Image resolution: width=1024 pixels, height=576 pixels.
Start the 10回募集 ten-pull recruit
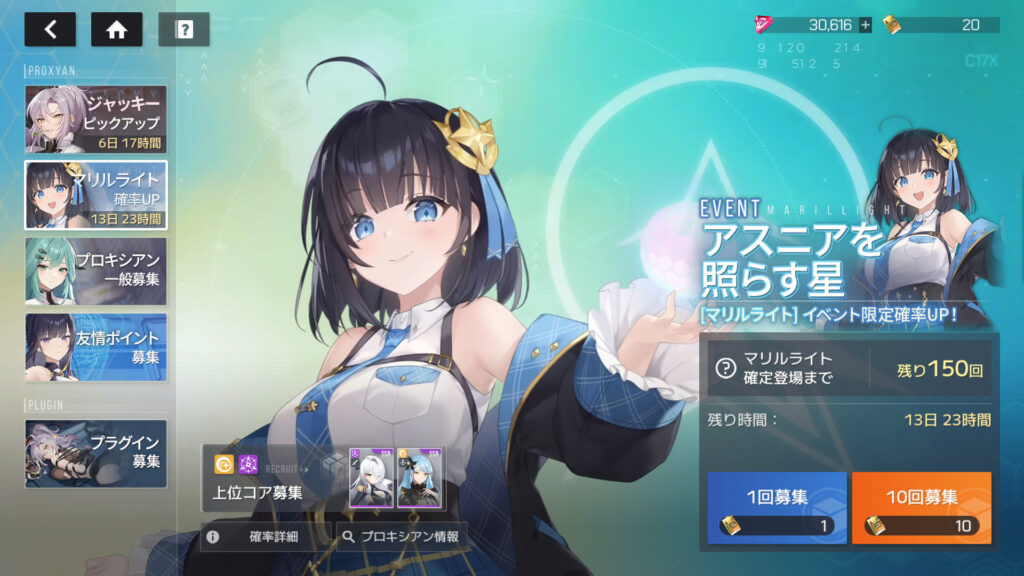pos(921,508)
